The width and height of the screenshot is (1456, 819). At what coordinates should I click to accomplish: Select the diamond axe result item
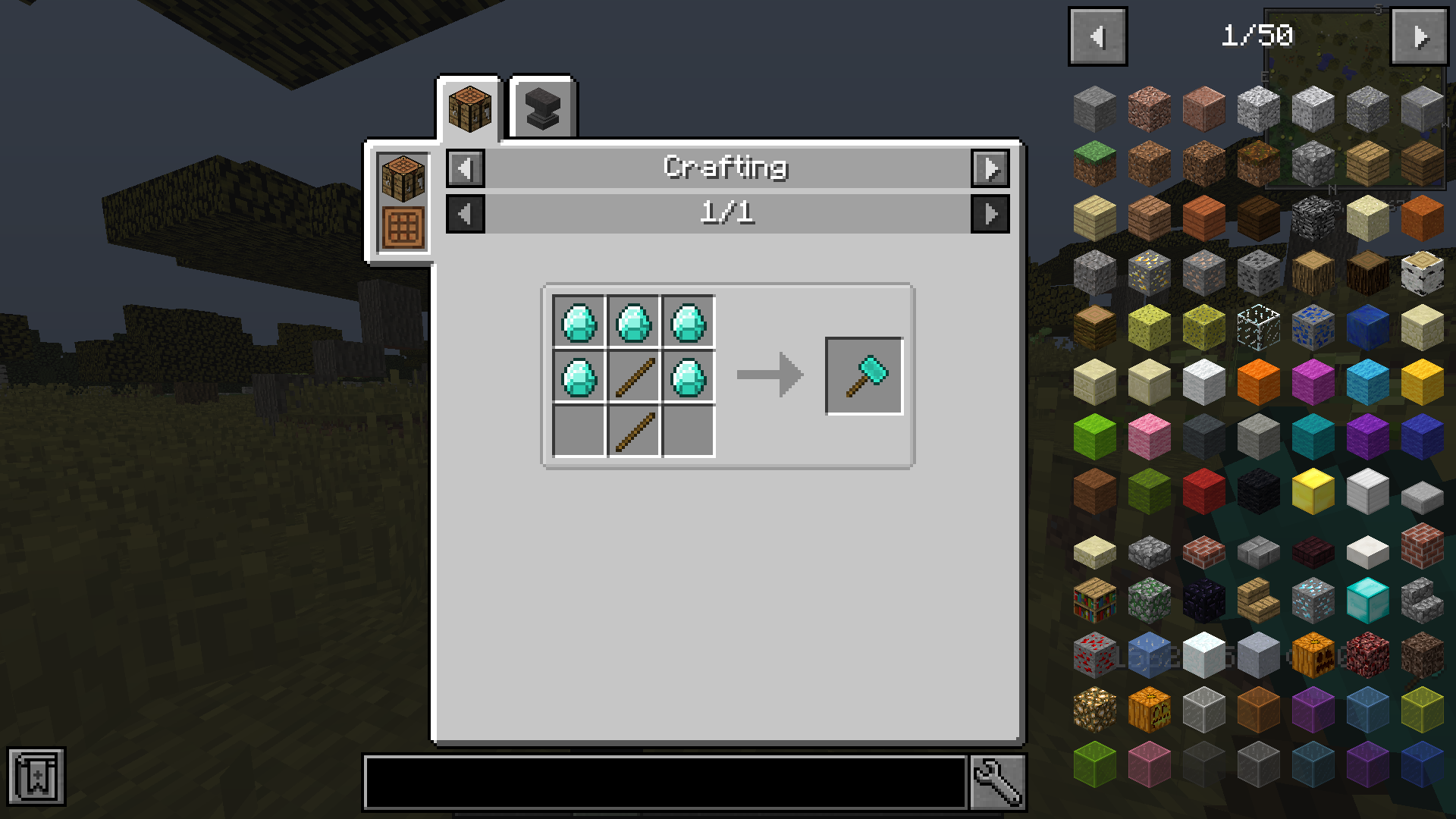(x=864, y=375)
